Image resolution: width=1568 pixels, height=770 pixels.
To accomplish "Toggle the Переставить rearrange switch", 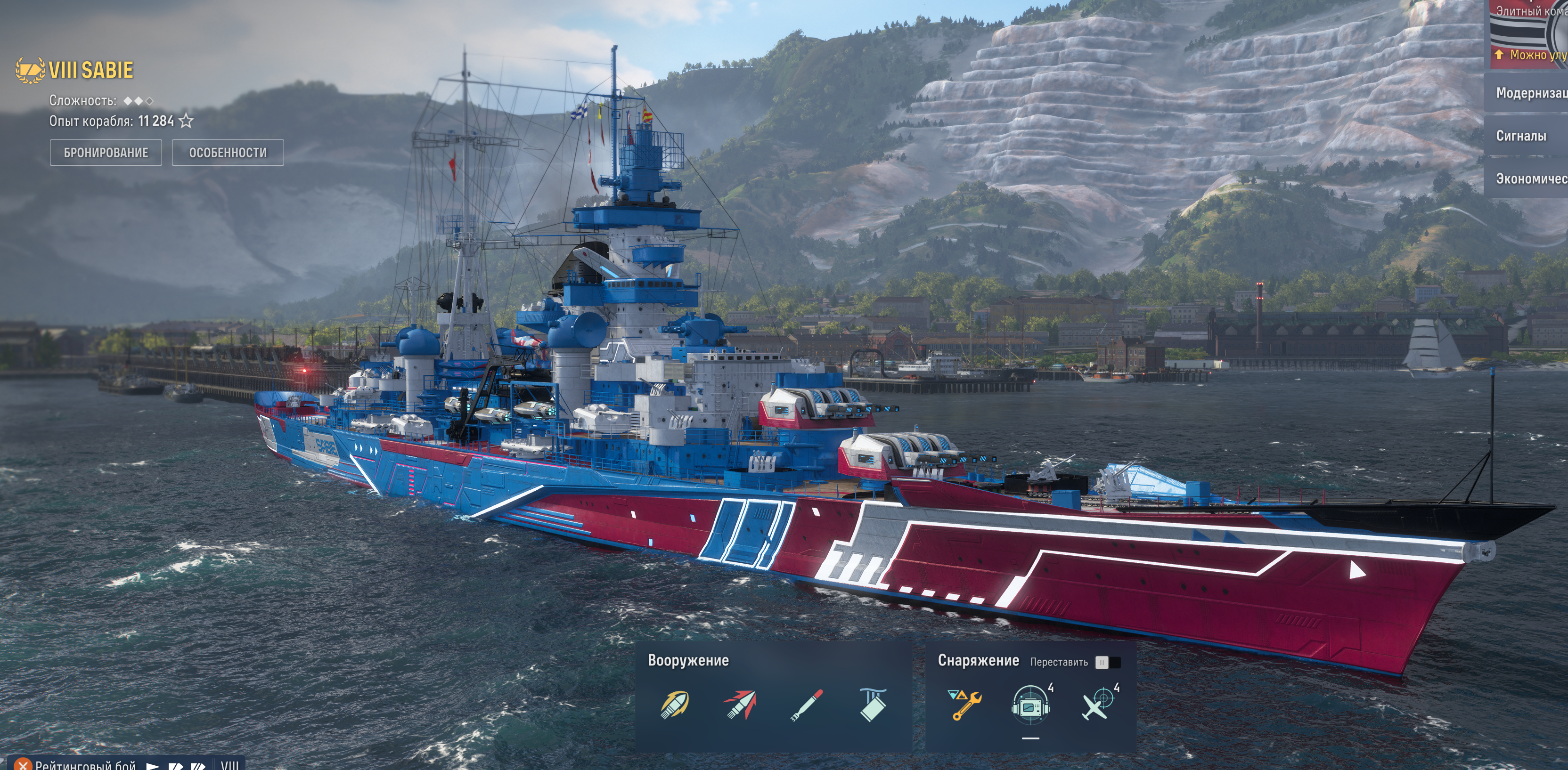I will tap(1107, 662).
